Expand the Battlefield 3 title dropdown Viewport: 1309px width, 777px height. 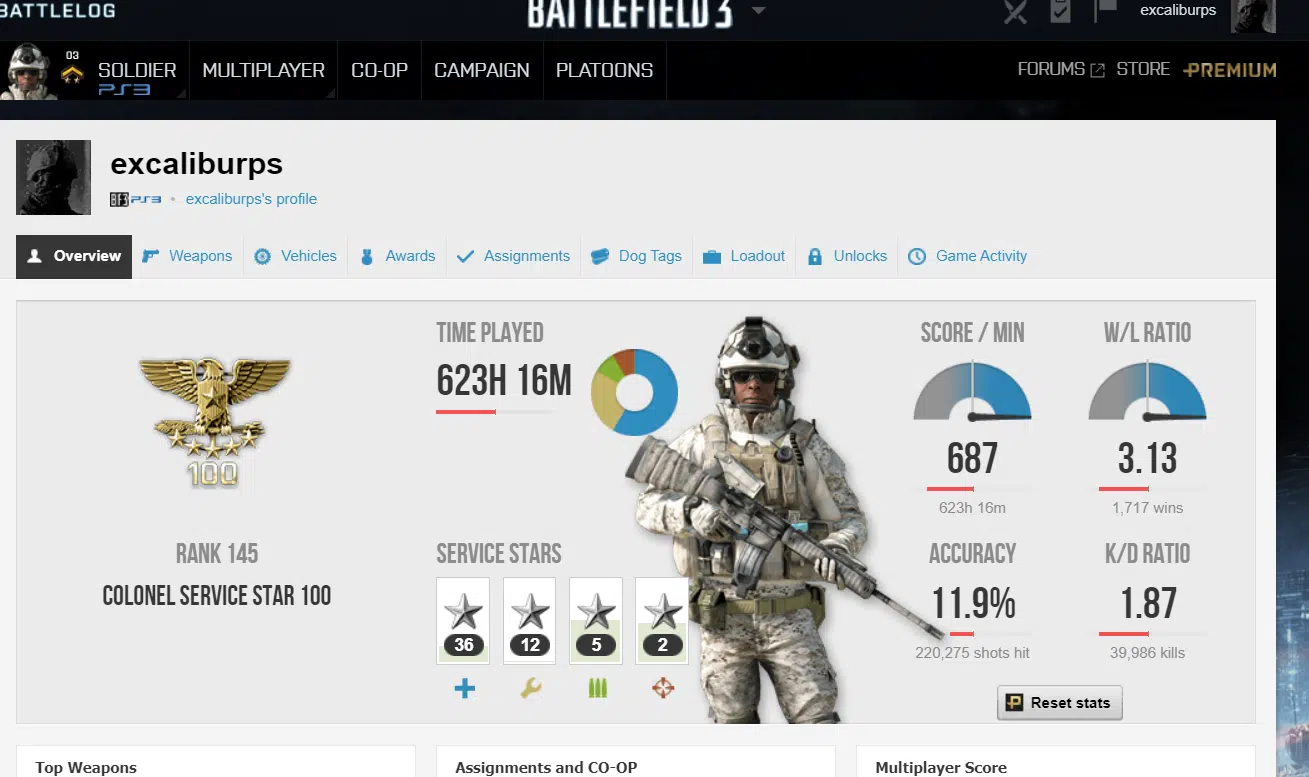pos(759,10)
